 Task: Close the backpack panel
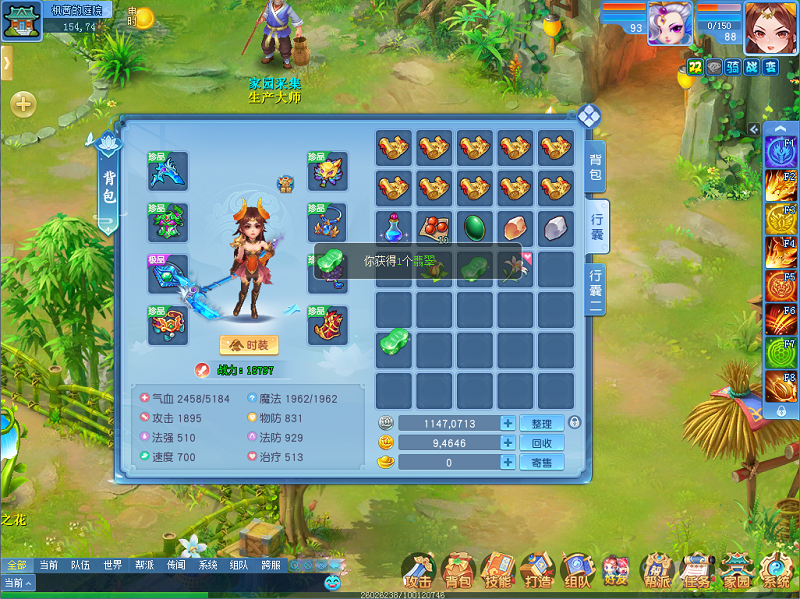pyautogui.click(x=589, y=115)
